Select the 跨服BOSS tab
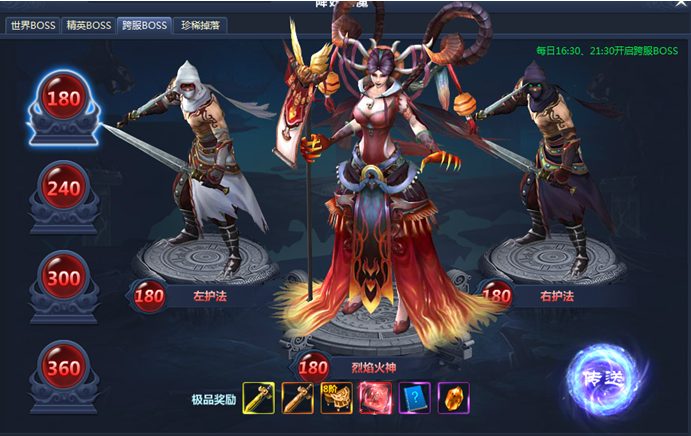 point(143,24)
